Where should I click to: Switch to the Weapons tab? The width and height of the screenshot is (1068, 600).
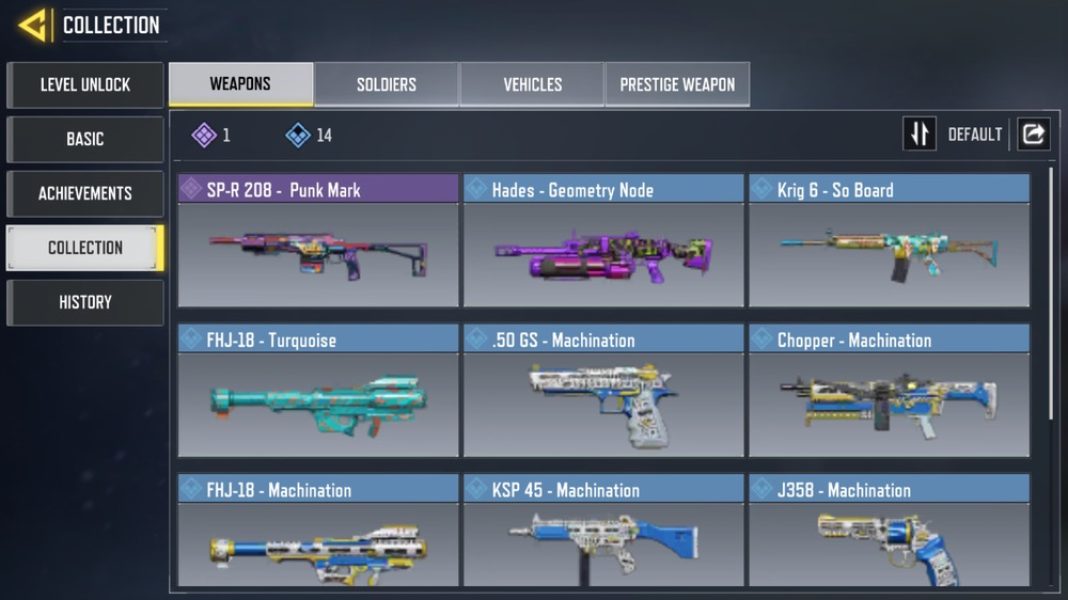click(x=240, y=84)
